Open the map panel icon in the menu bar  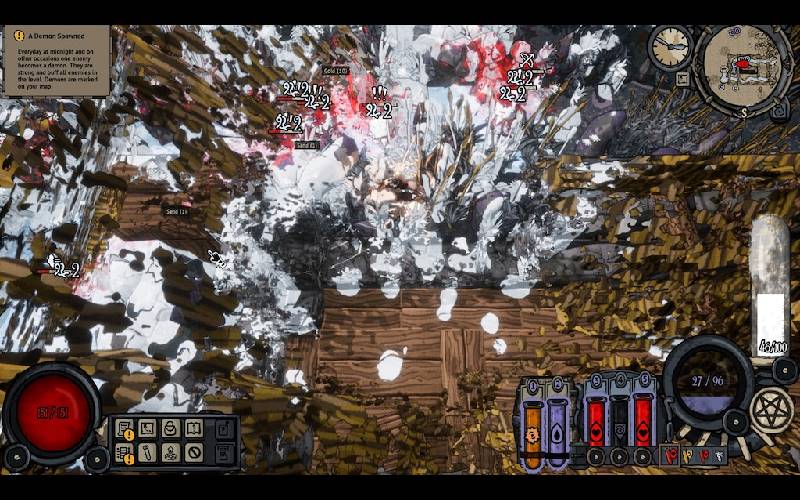pos(147,429)
